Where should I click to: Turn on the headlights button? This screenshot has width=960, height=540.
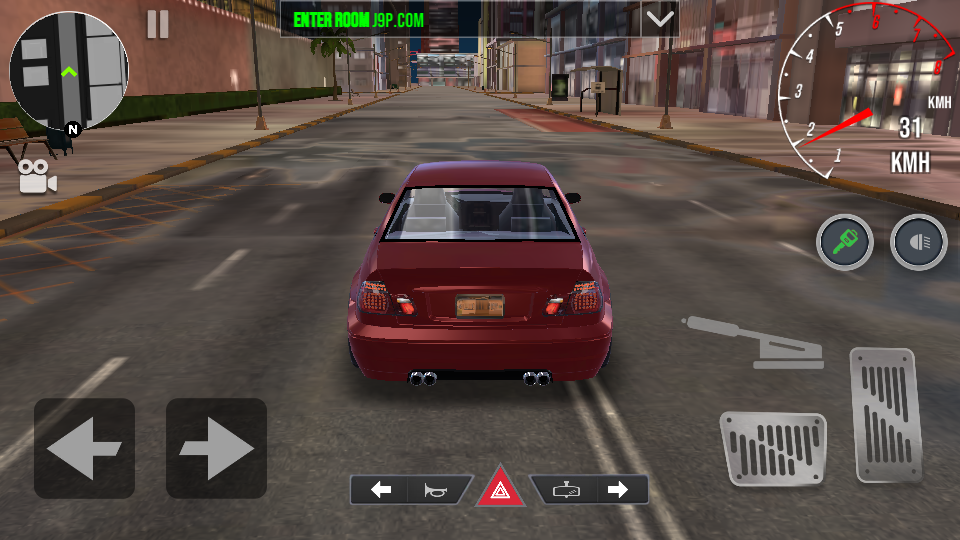pyautogui.click(x=918, y=242)
